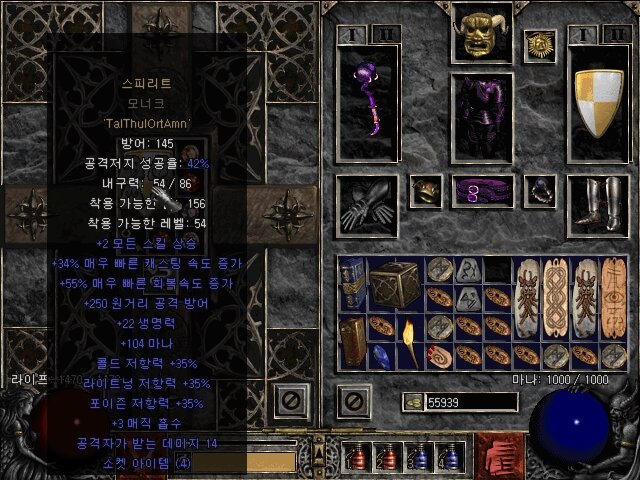
Task: Select the purple-gem ring right of belt
Action: pyautogui.click(x=539, y=189)
